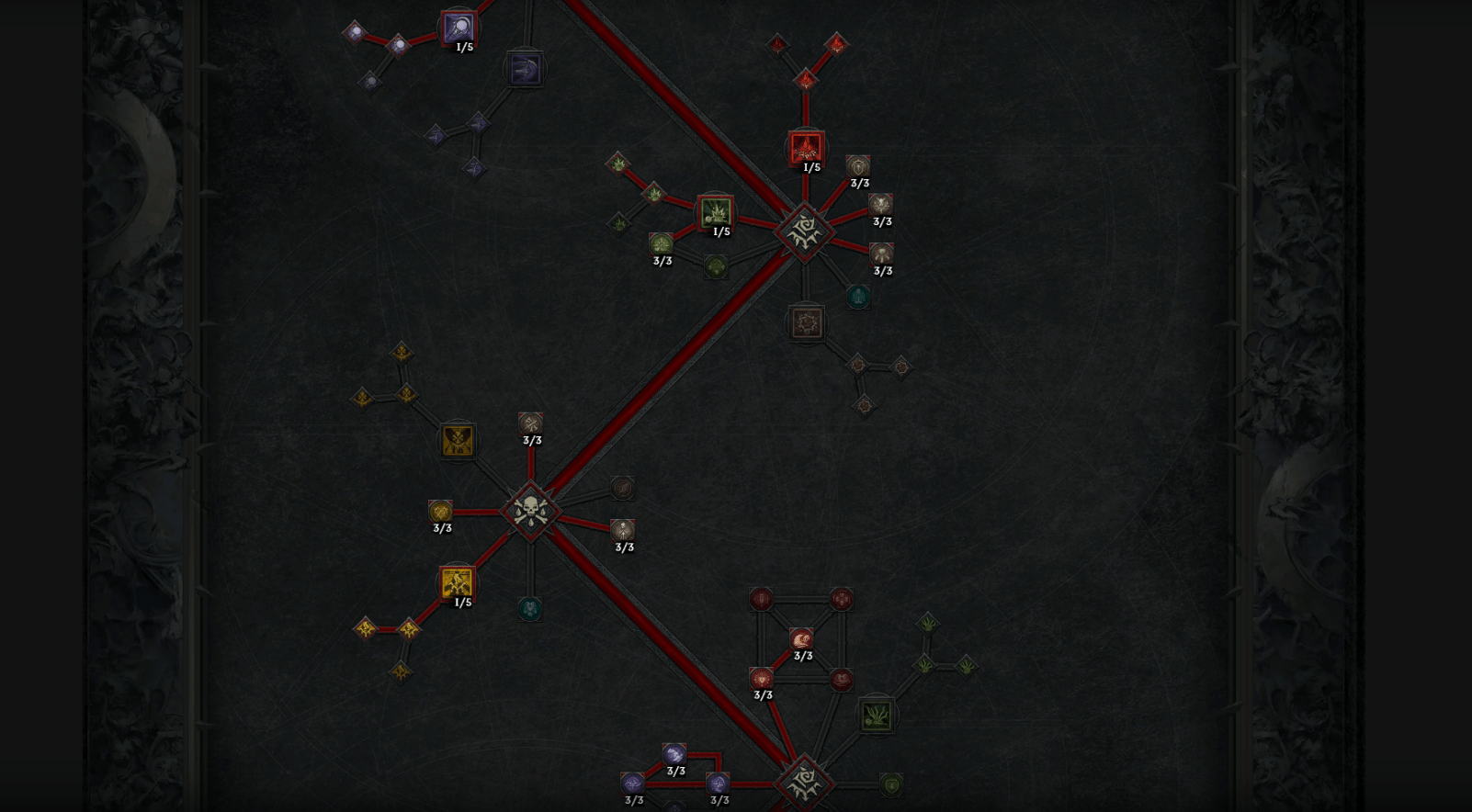Choose the gold square skill node showing 1/5
Screen dimensions: 1472x812
(x=457, y=583)
